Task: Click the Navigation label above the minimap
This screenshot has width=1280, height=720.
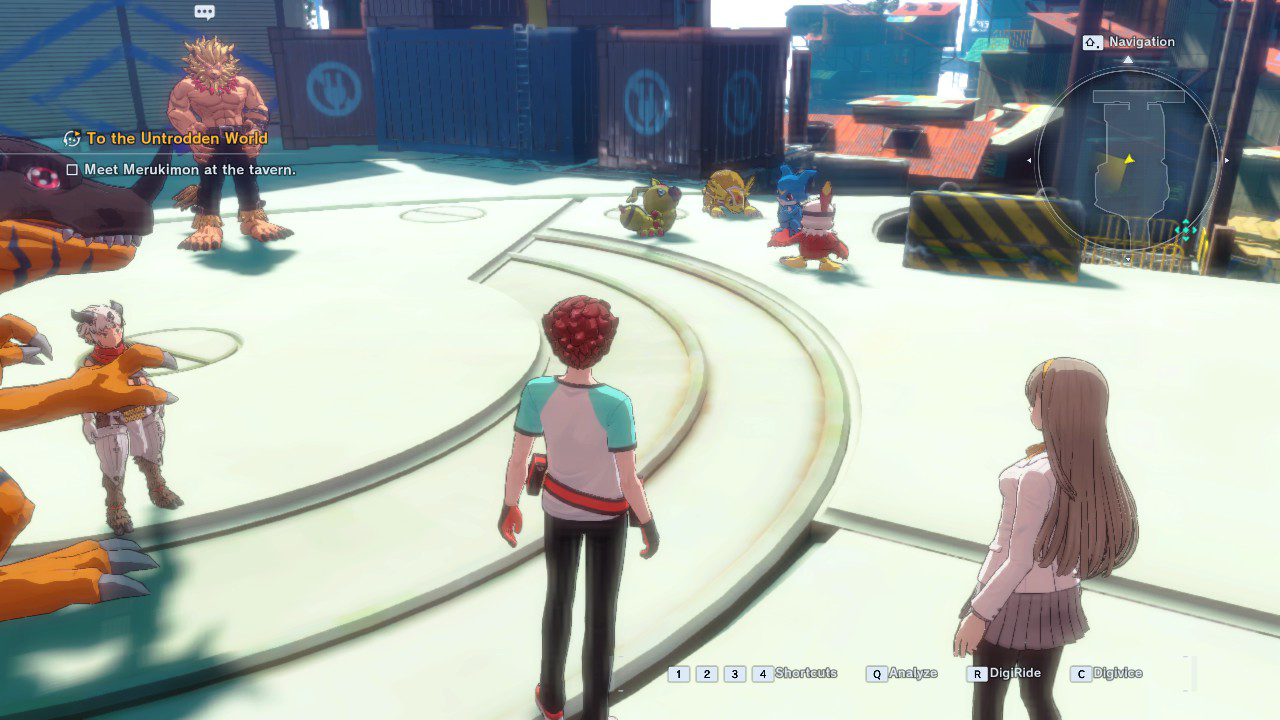Action: 1141,42
